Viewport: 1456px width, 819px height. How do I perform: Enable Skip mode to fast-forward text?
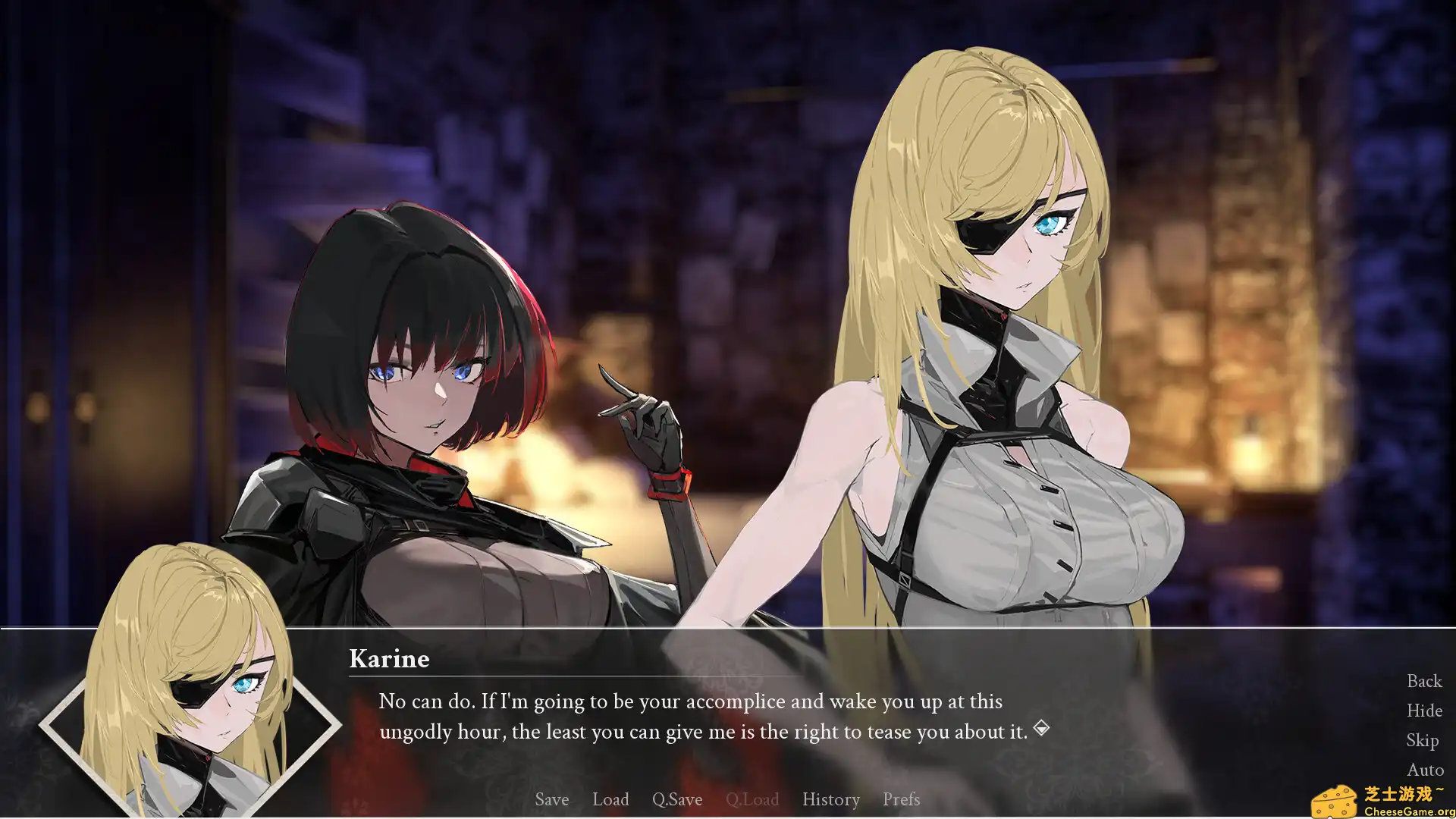click(x=1423, y=740)
